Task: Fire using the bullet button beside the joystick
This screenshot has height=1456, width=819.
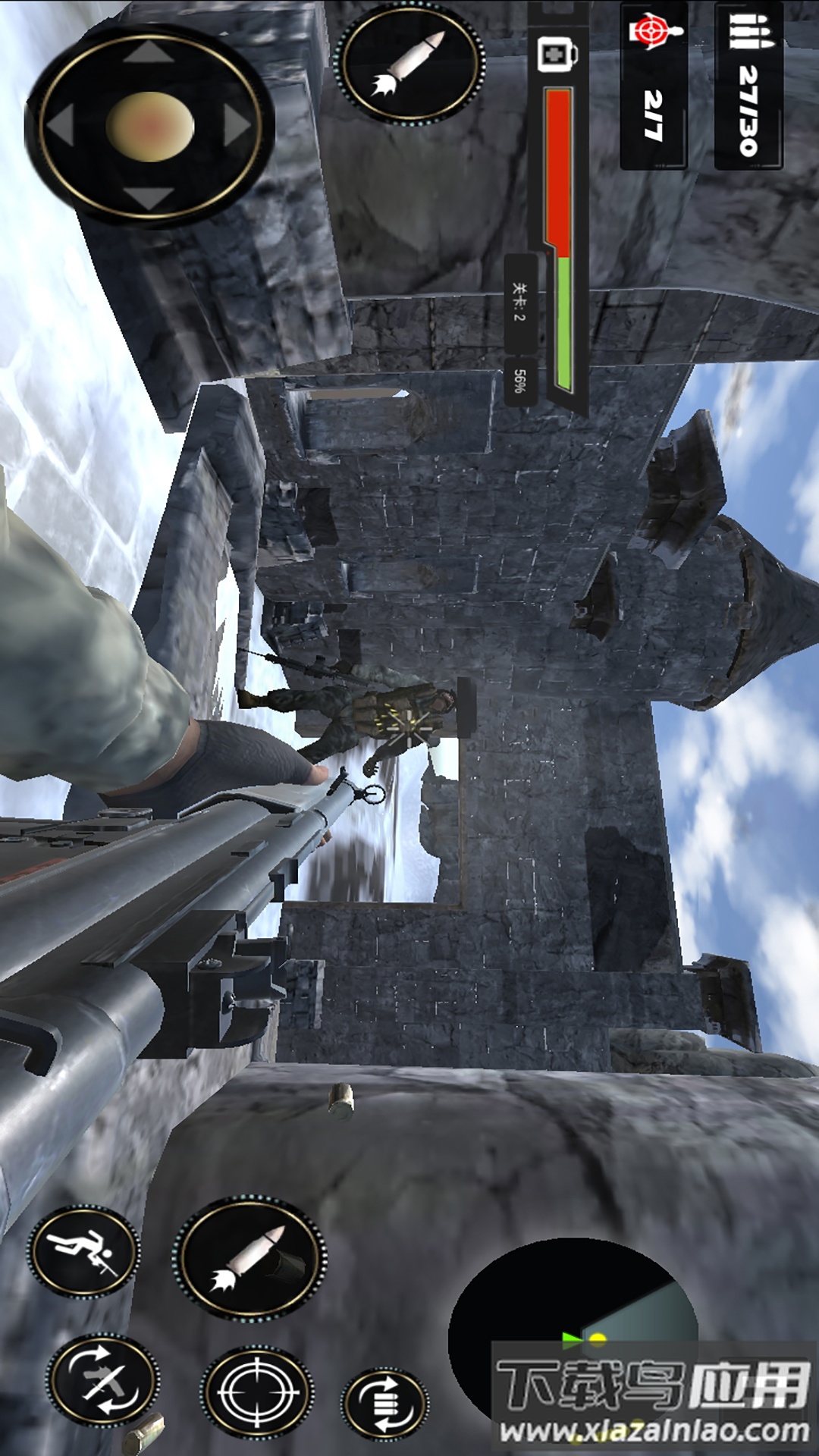Action: 409,65
